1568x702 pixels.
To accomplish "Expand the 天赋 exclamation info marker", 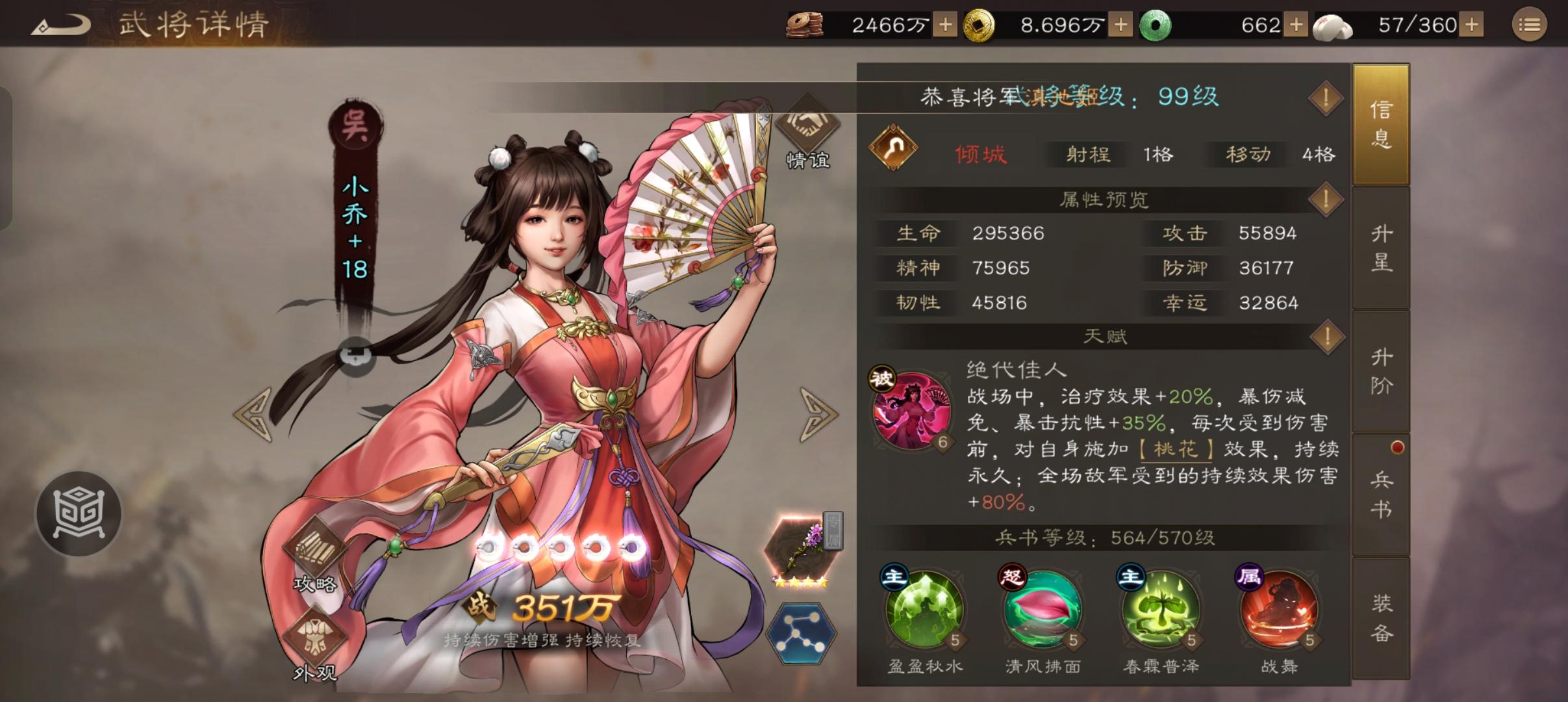I will click(x=1326, y=336).
